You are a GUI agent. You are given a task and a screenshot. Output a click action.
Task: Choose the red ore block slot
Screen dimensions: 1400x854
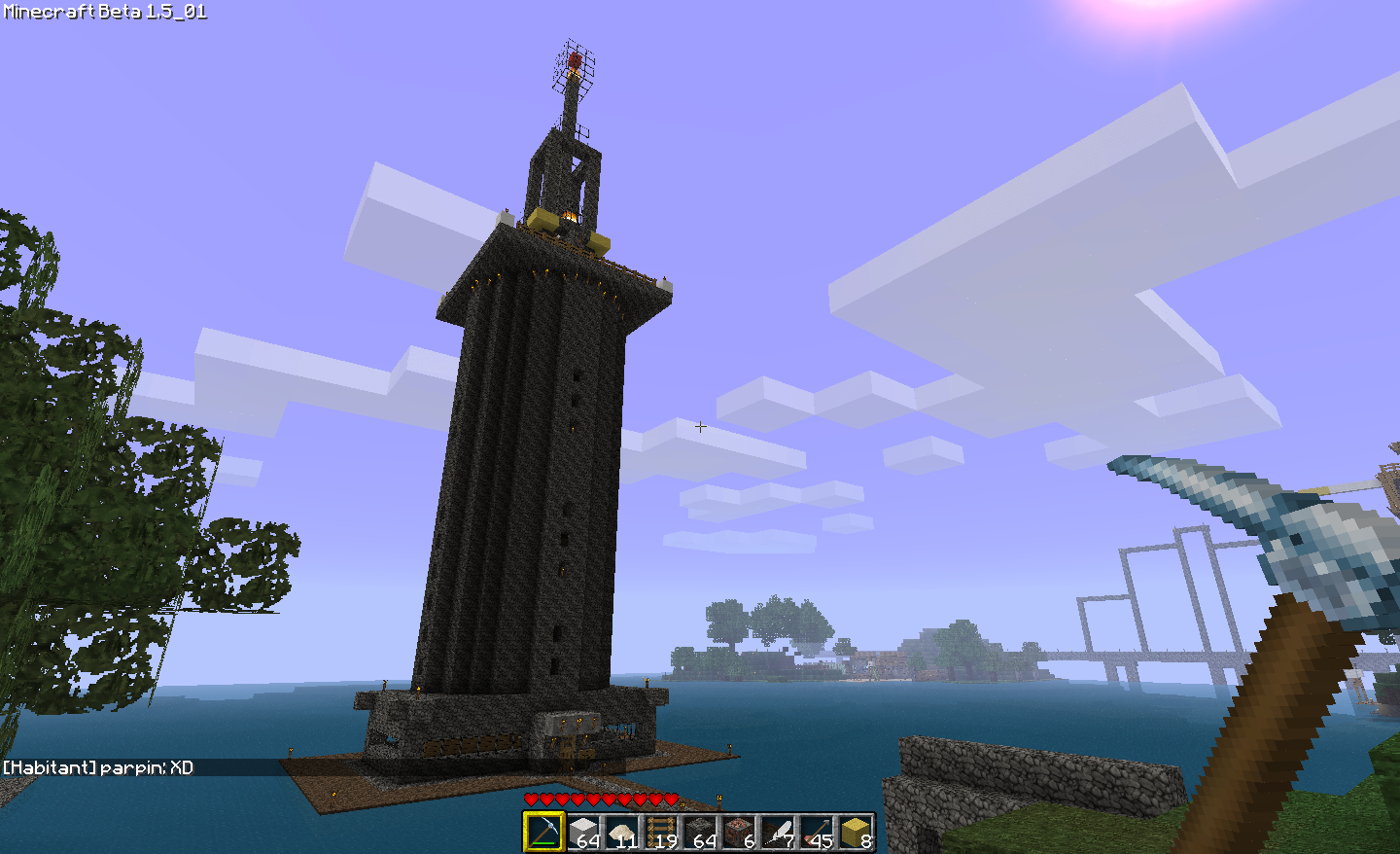pyautogui.click(x=739, y=833)
